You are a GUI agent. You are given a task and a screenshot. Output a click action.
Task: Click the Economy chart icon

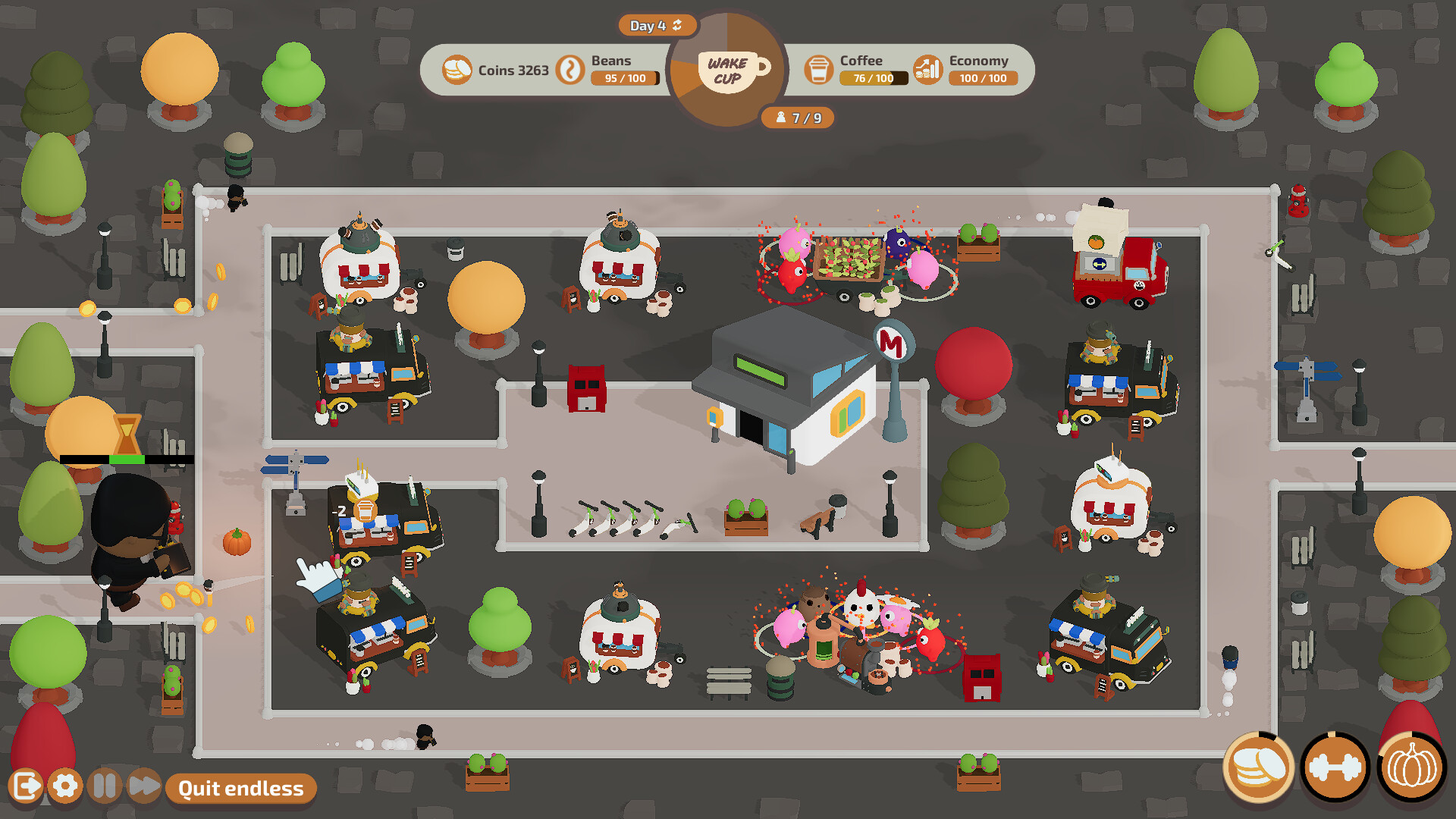click(927, 69)
